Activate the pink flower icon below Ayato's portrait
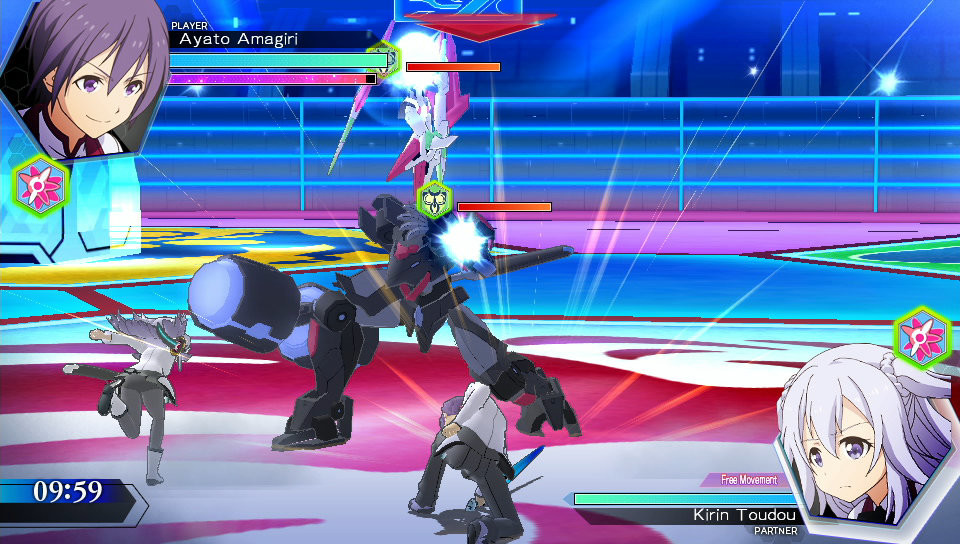The image size is (960, 544). click(41, 184)
